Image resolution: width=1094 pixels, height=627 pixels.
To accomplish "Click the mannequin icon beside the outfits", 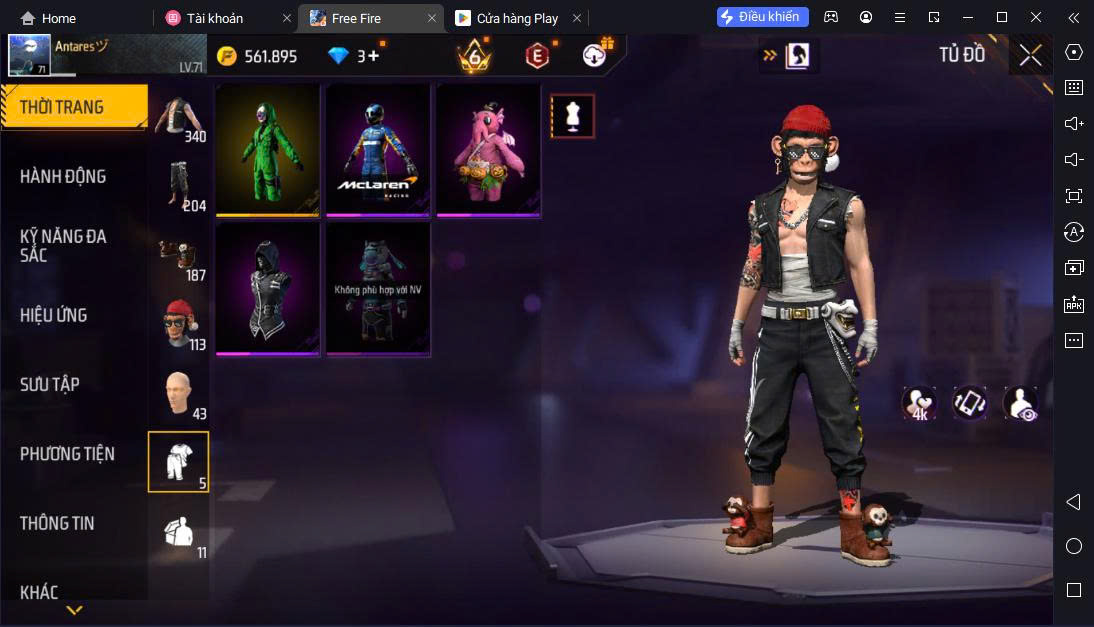I will [x=573, y=116].
